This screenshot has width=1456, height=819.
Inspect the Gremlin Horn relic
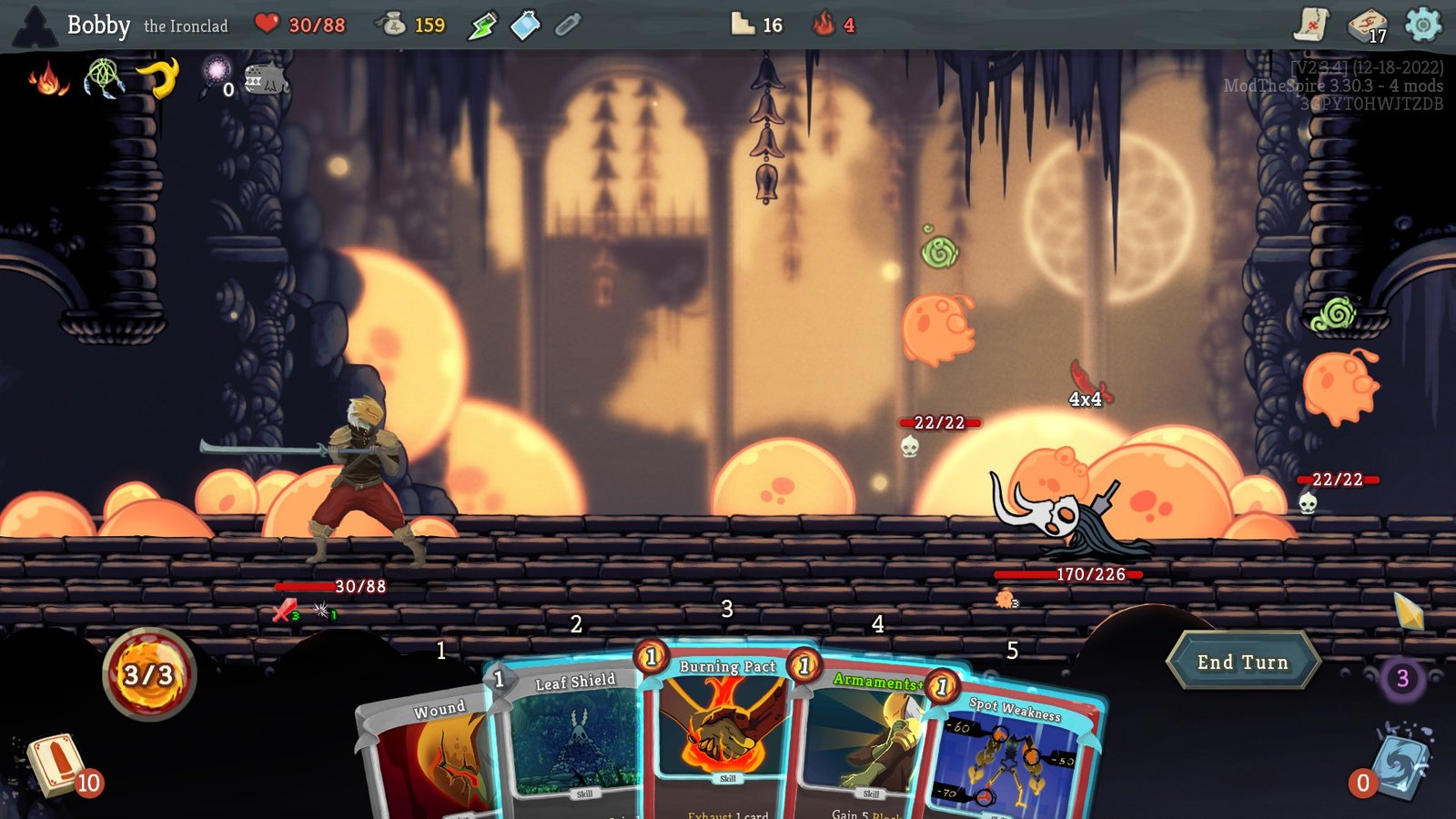pyautogui.click(x=159, y=80)
